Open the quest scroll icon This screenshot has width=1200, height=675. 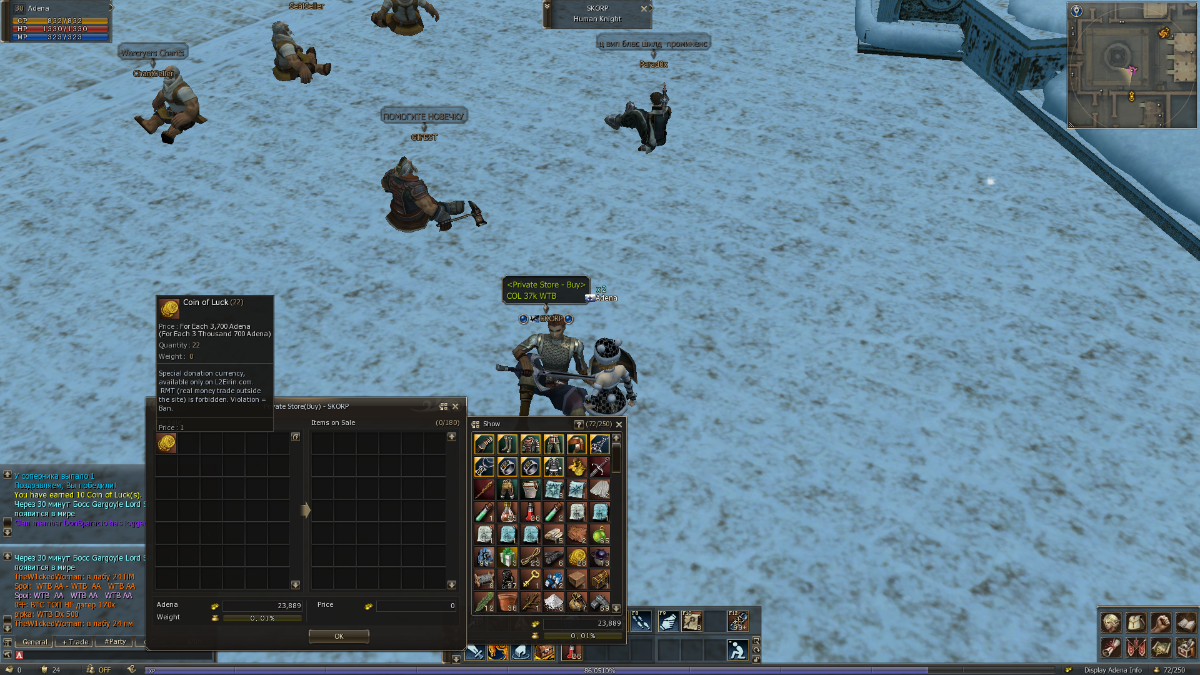pos(1111,647)
